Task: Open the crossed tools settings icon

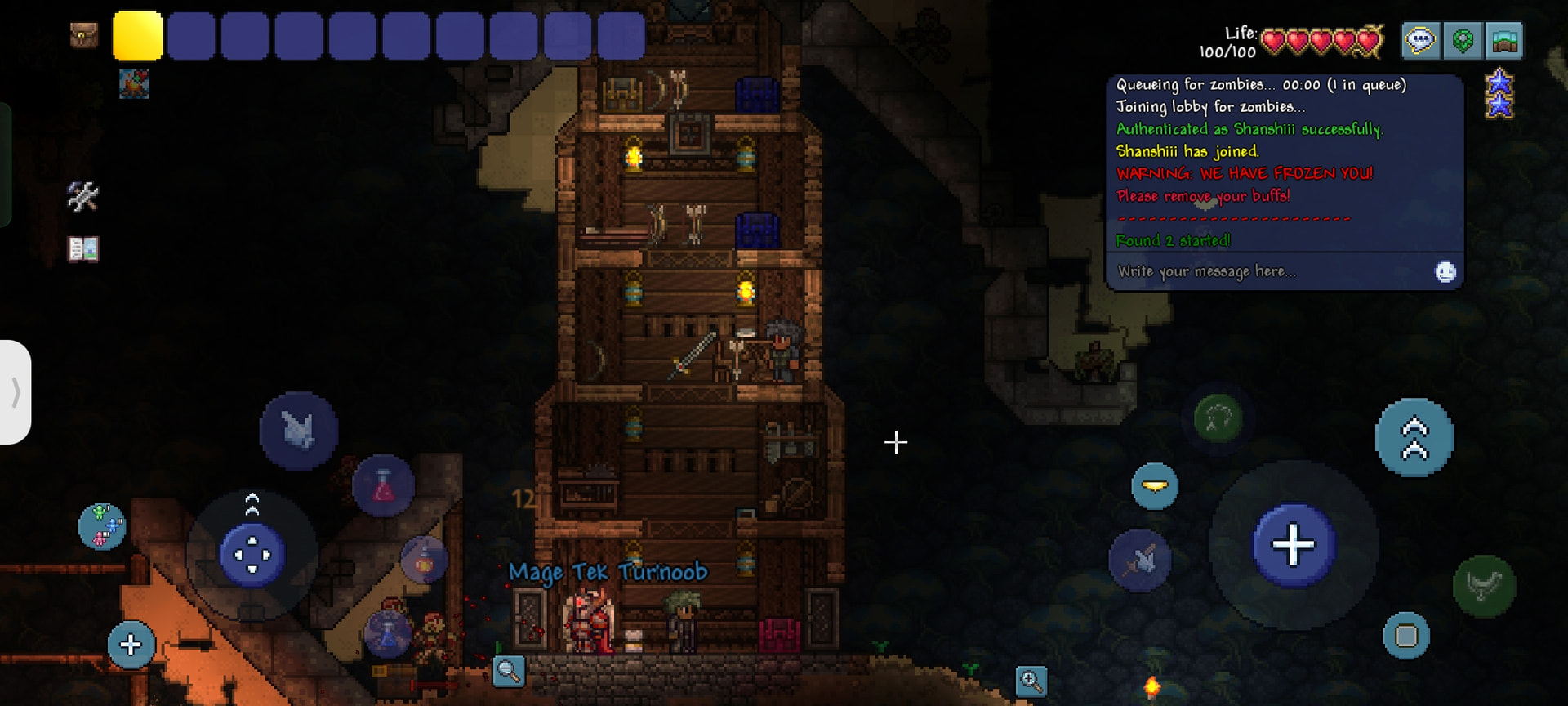Action: [82, 196]
